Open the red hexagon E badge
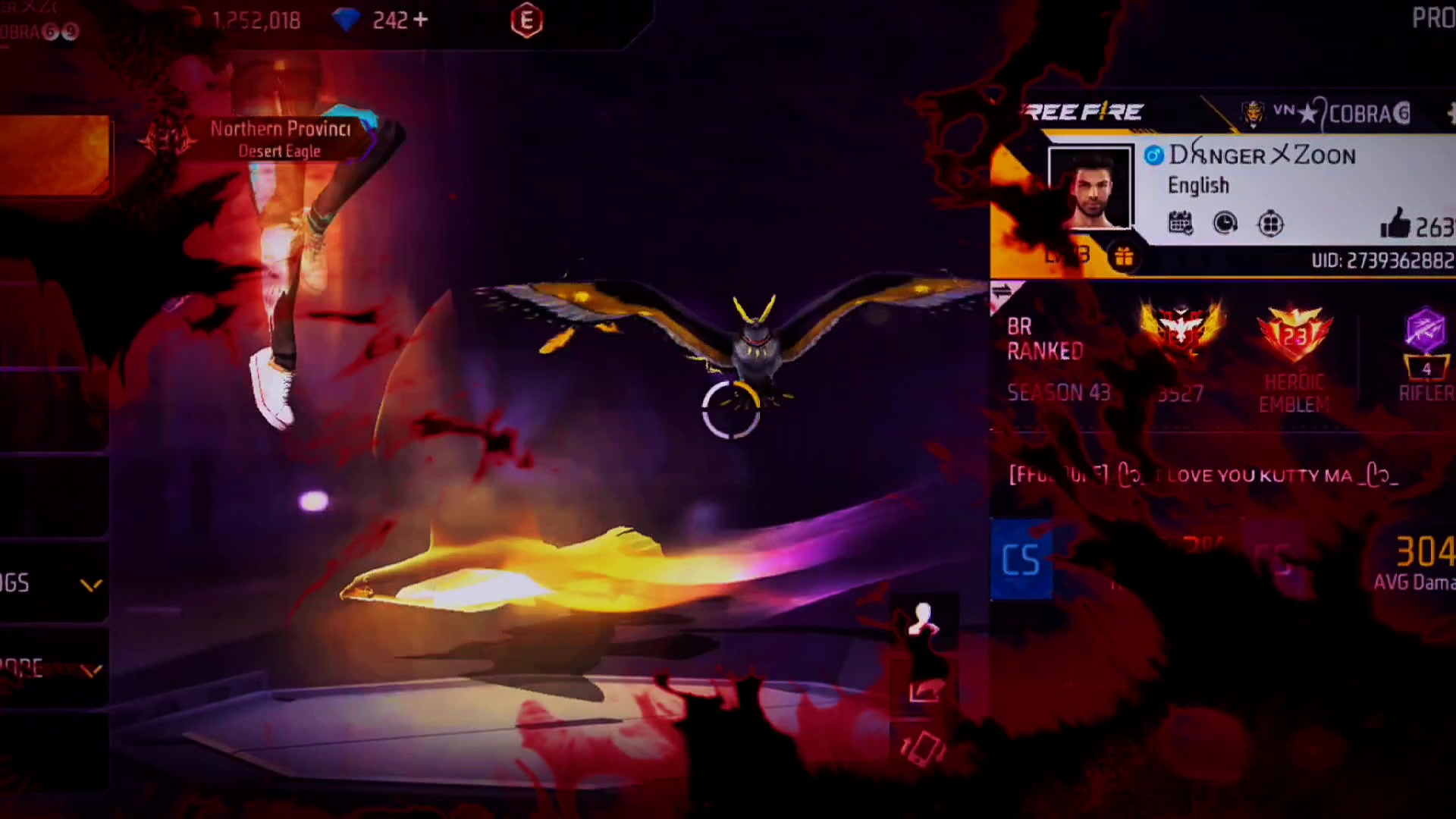 [x=527, y=21]
